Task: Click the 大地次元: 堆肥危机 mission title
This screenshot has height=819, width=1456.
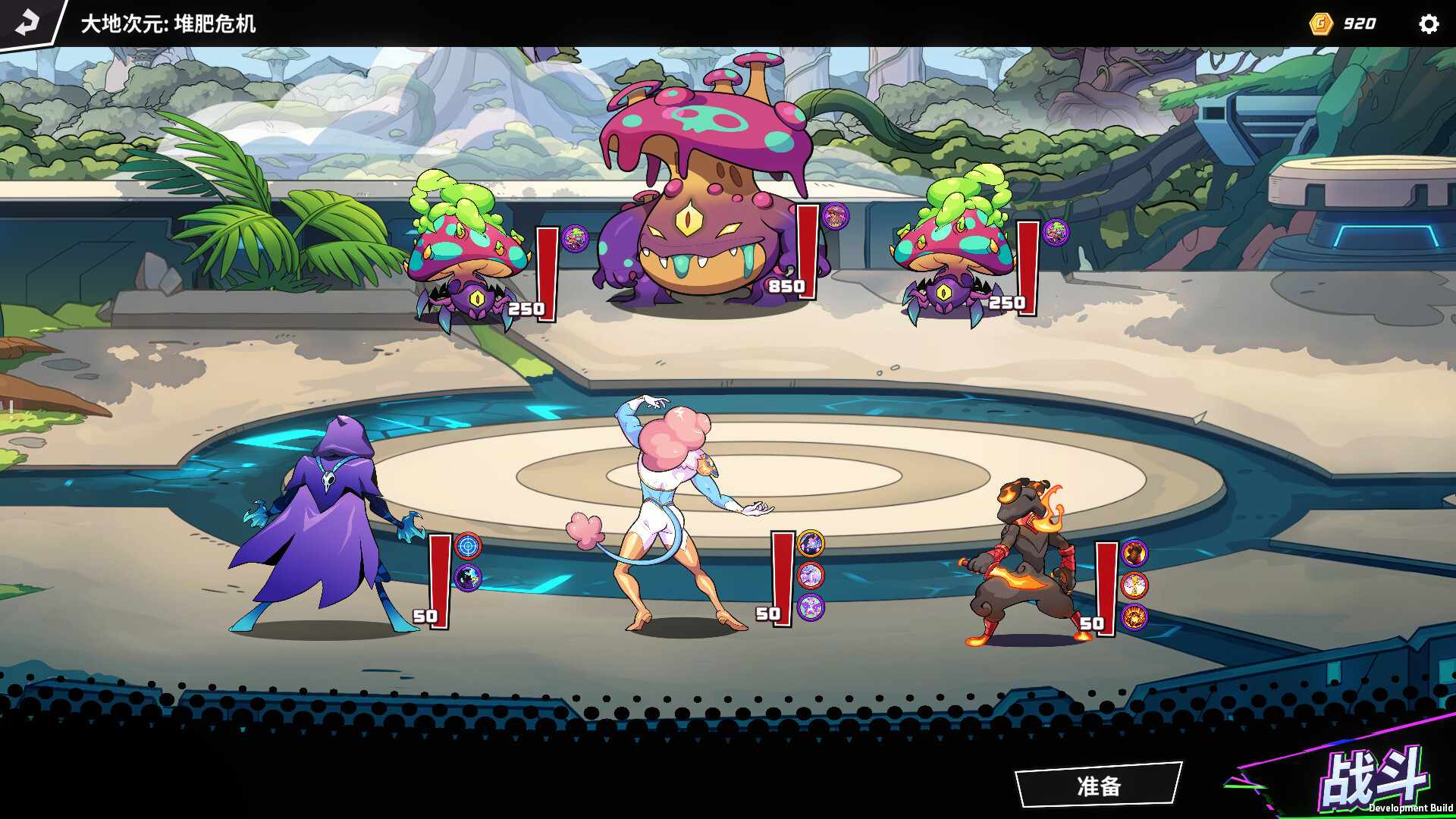Action: (x=168, y=23)
